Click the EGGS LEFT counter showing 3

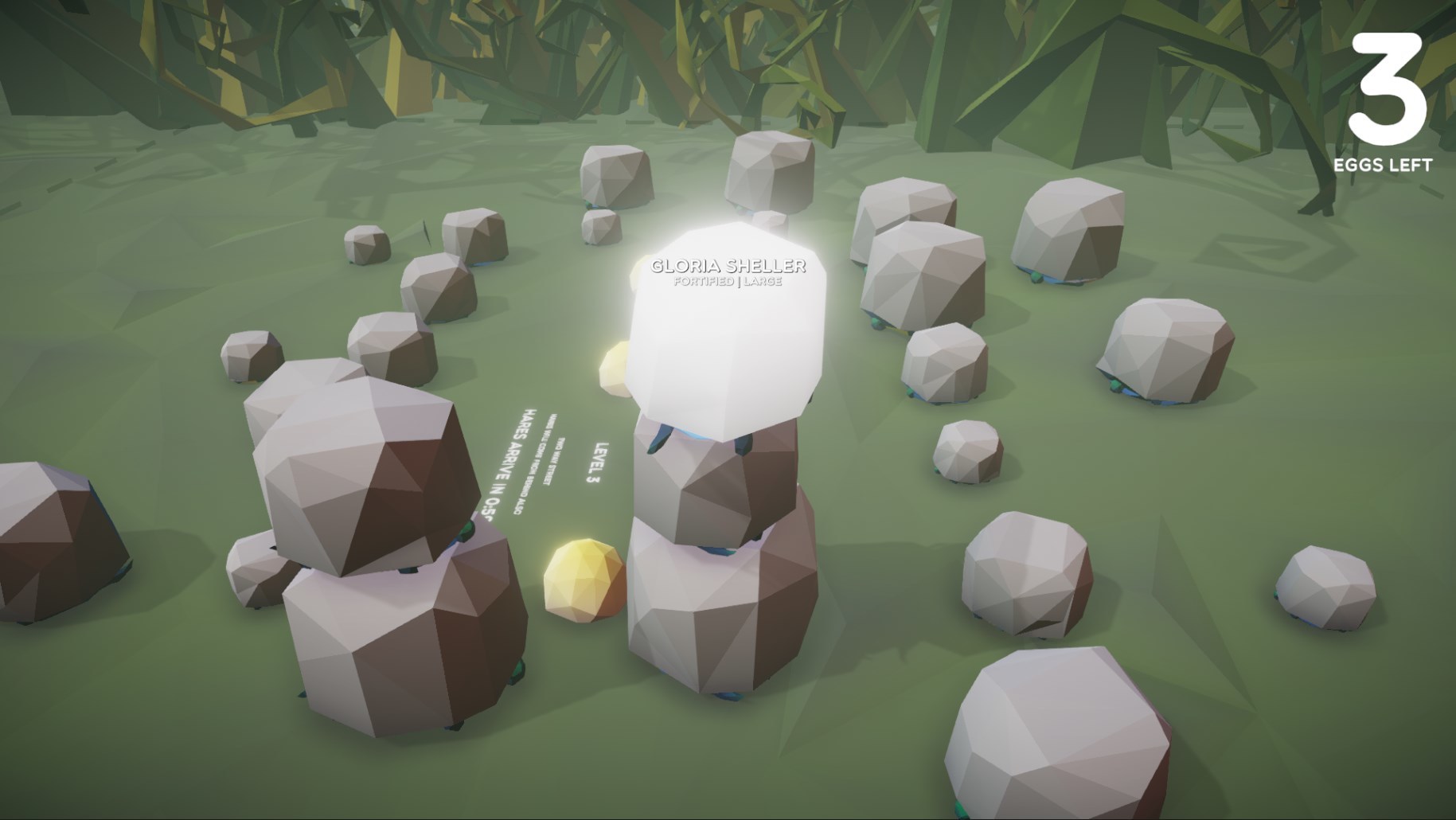(x=1385, y=165)
